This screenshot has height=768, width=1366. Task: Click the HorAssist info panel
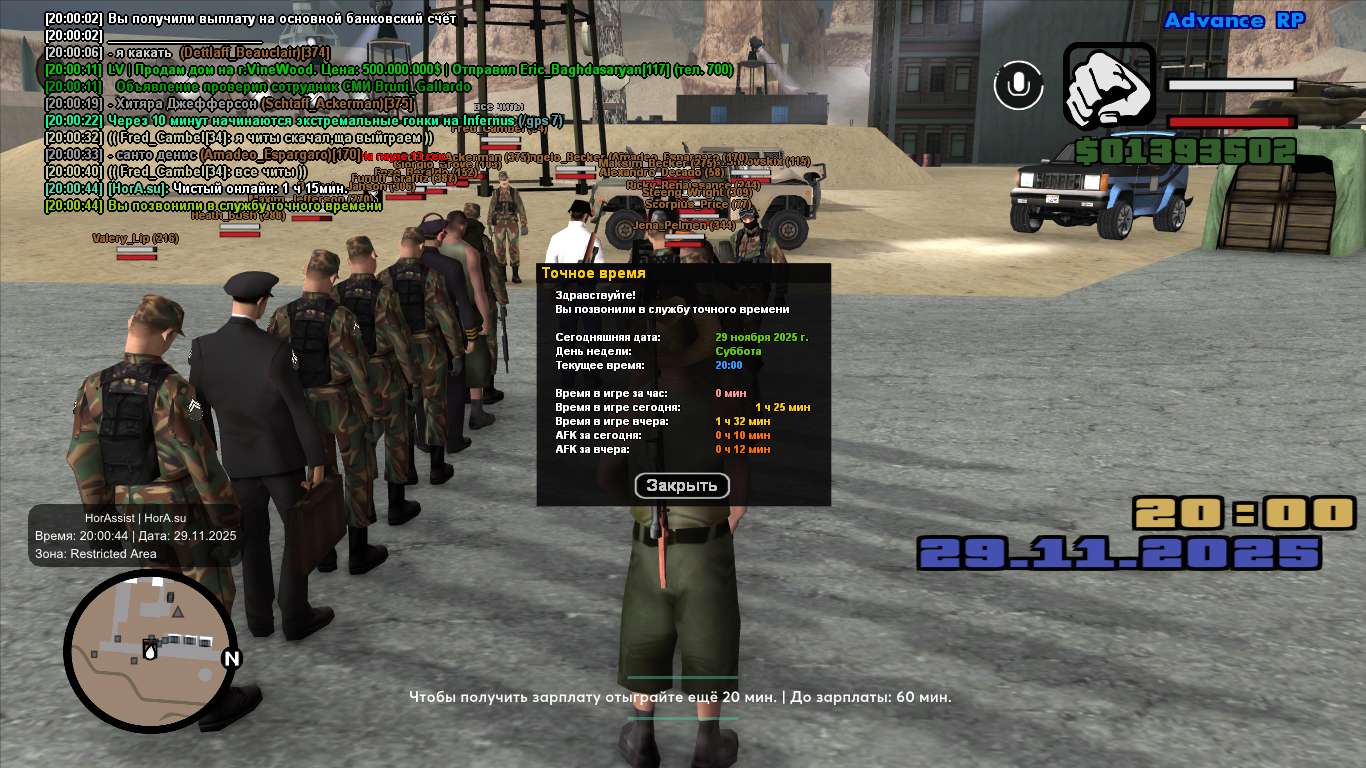[x=135, y=536]
